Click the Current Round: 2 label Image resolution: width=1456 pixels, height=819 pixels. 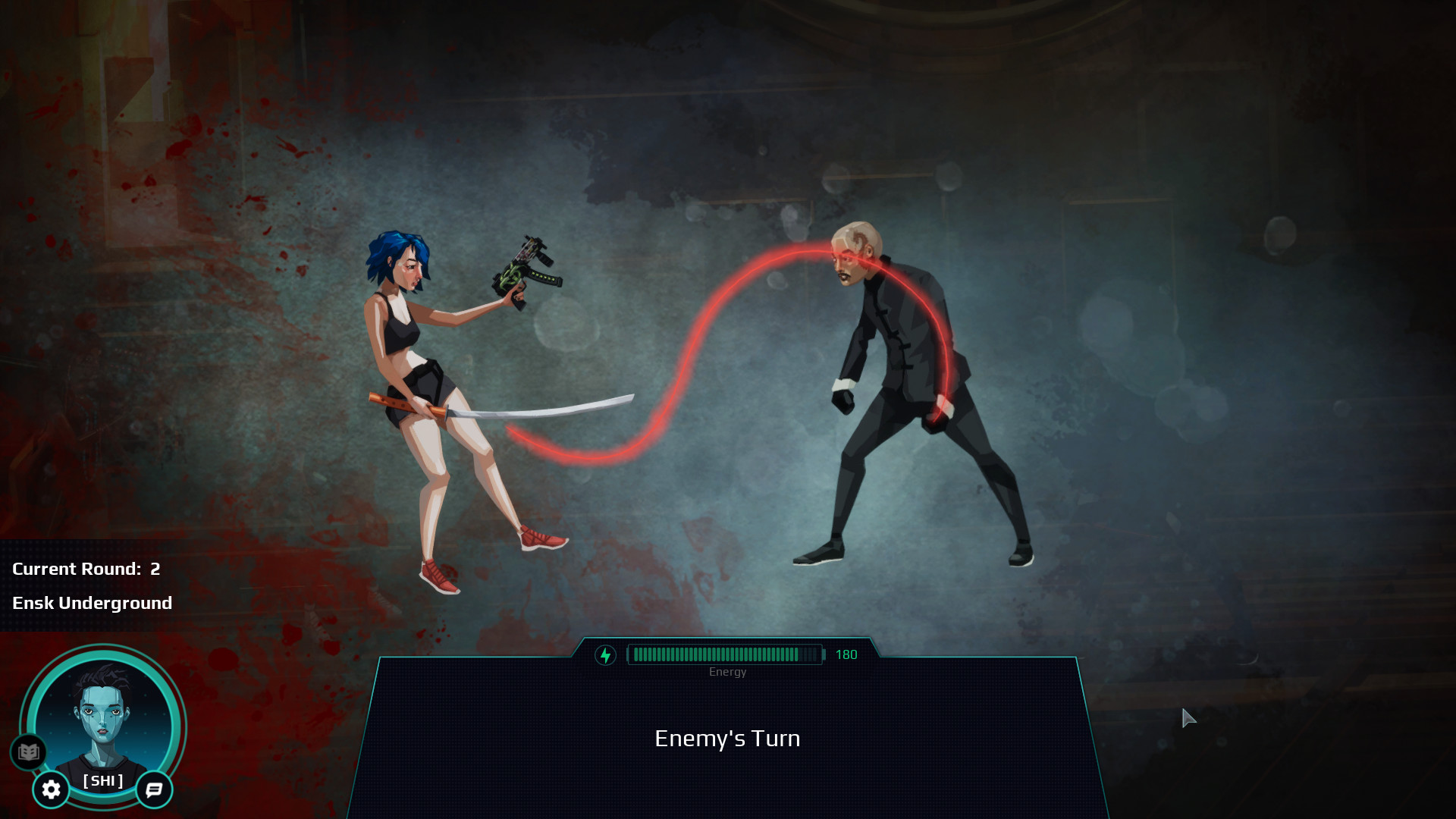tap(85, 569)
